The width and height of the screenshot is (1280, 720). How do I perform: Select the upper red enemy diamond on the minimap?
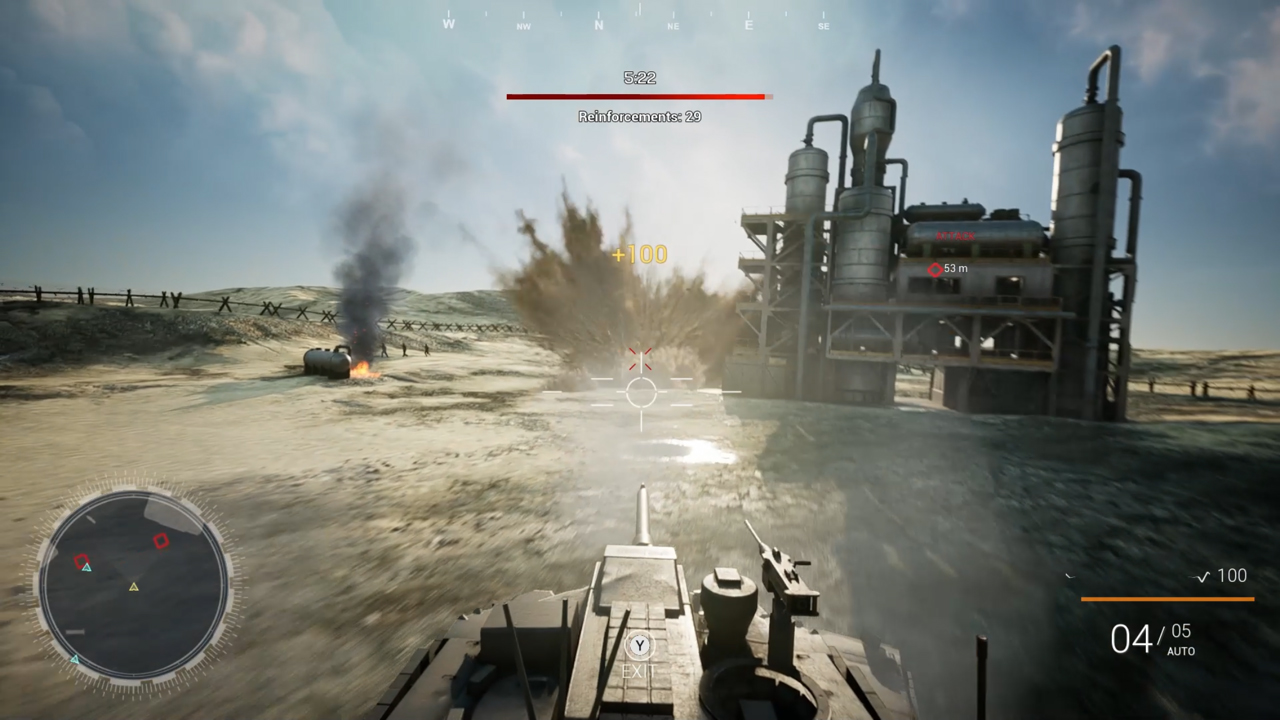161,540
